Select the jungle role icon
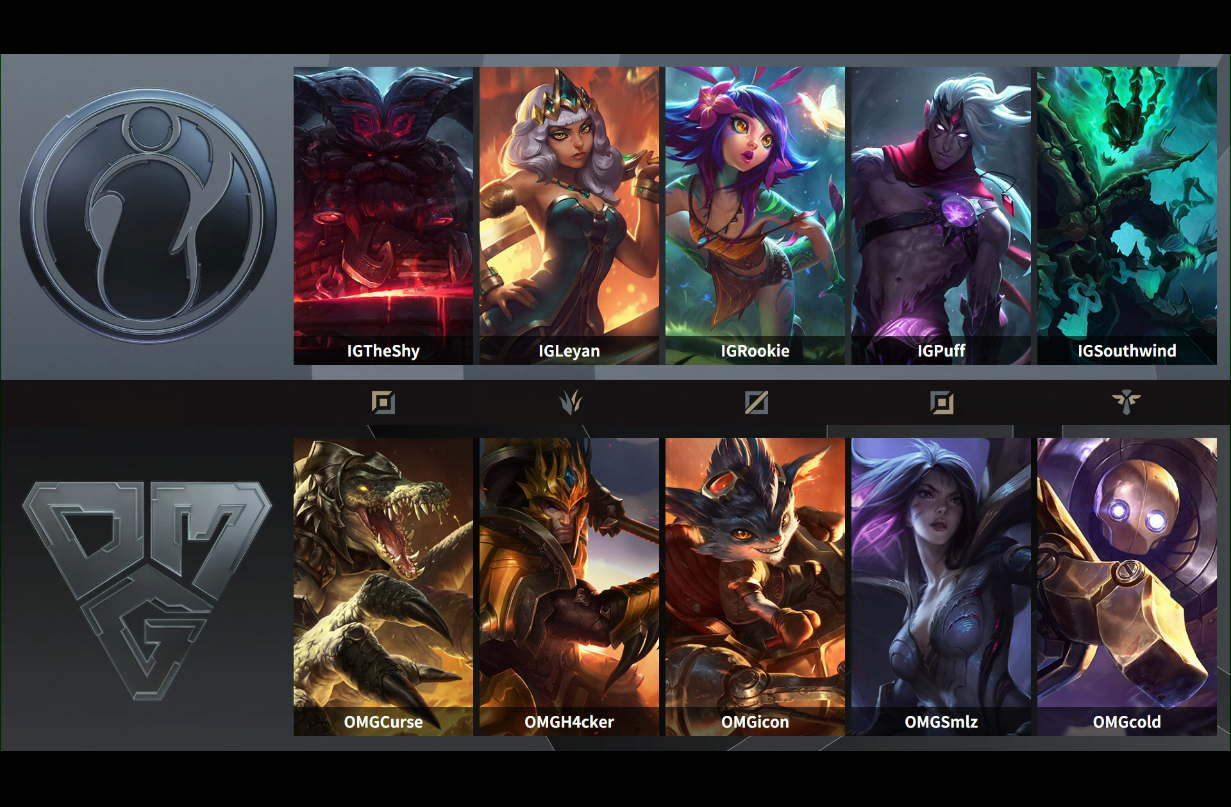This screenshot has width=1231, height=807. tap(570, 402)
